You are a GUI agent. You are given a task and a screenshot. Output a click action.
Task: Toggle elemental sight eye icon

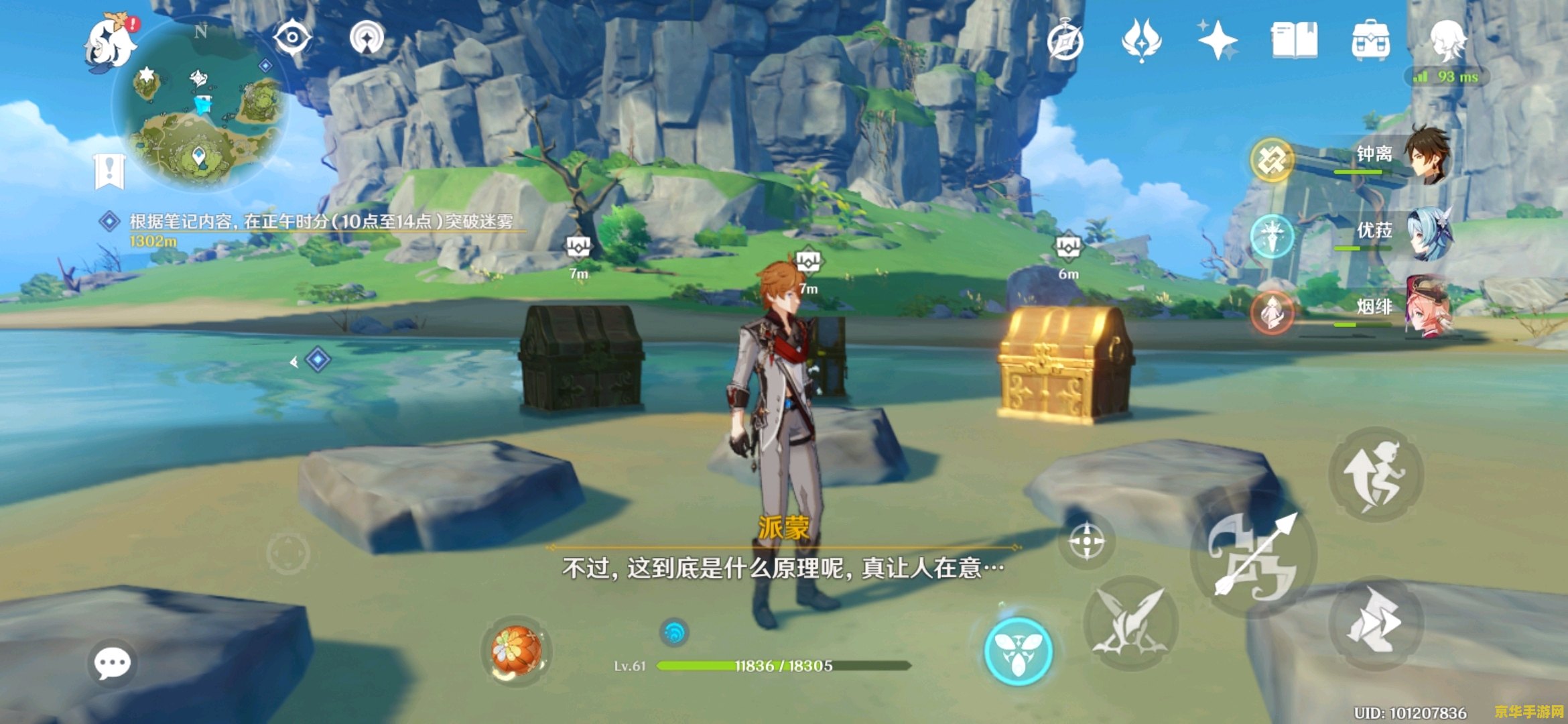293,37
